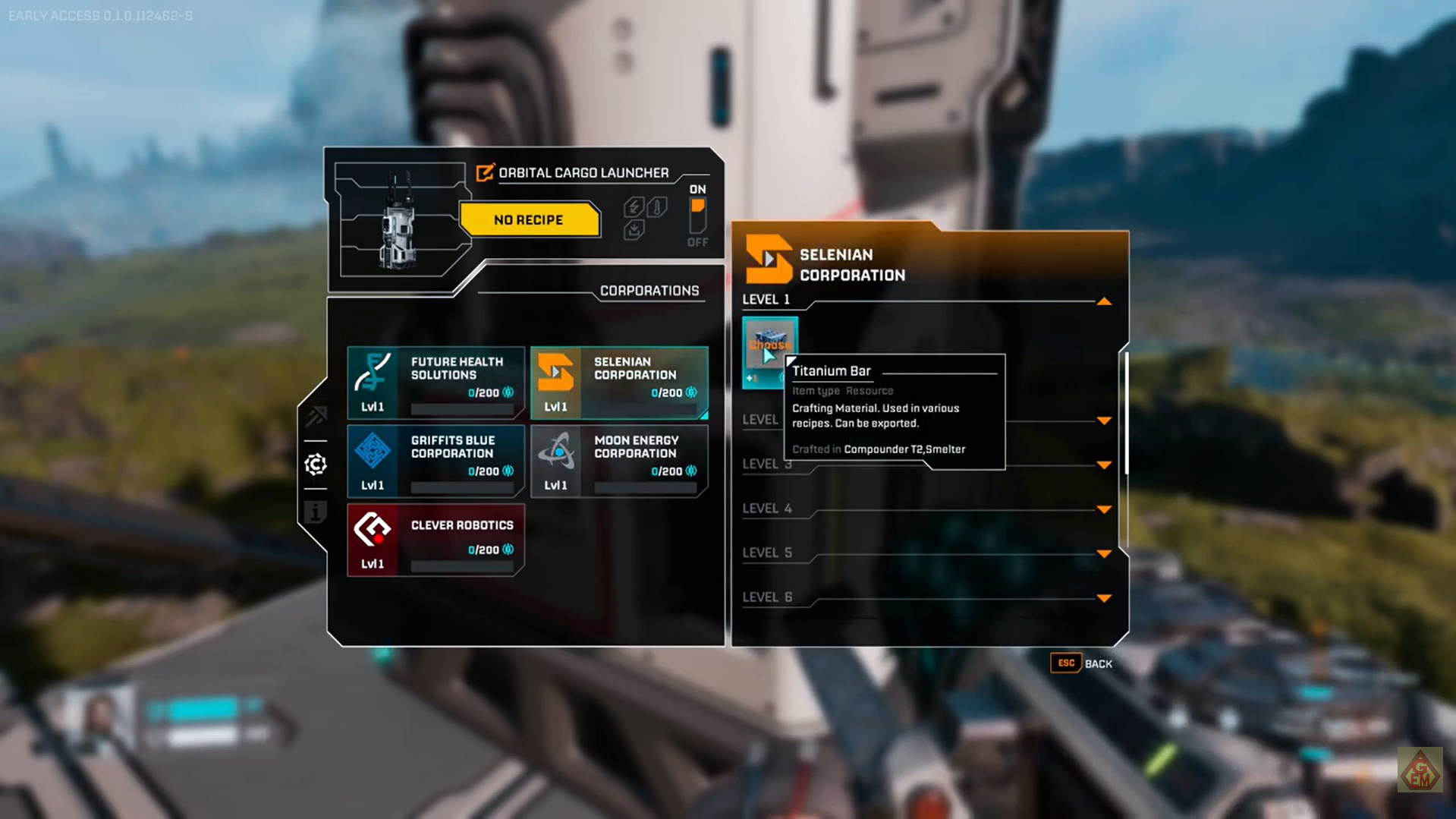The height and width of the screenshot is (819, 1456).
Task: Toggle the launcher On/Off power switch
Action: point(697,216)
